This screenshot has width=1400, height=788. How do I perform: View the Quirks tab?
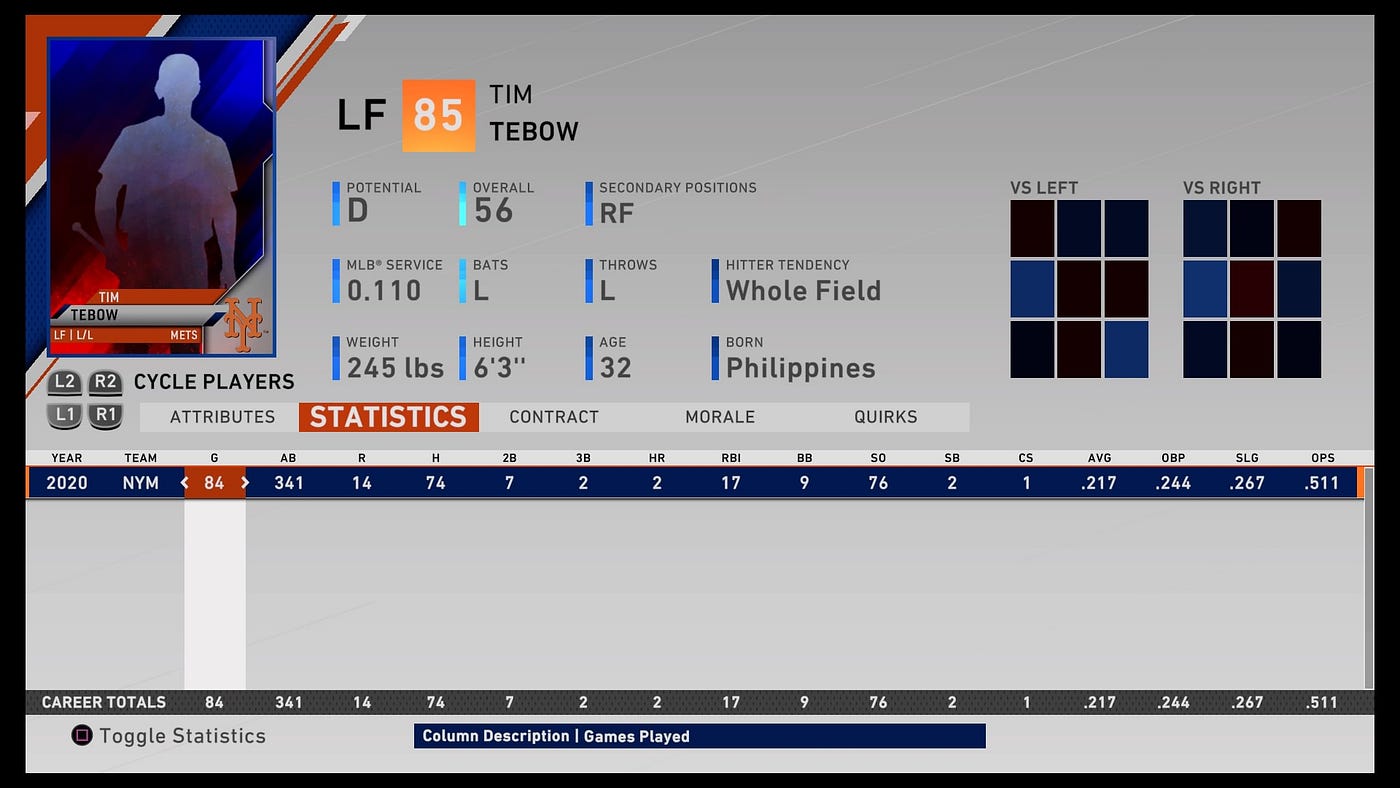tap(886, 417)
